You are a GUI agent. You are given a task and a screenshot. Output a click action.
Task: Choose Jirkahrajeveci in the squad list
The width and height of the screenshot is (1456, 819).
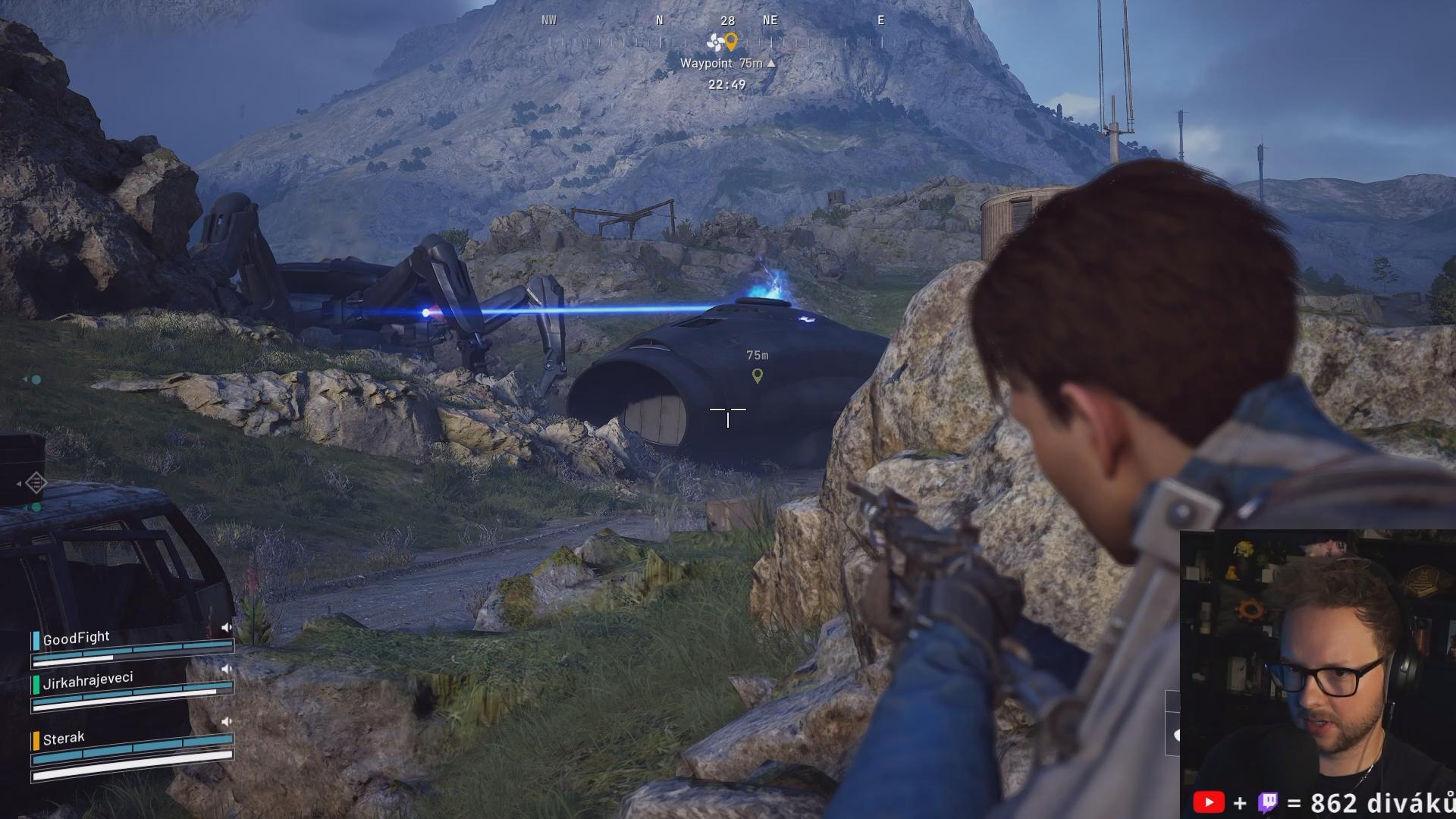coord(88,680)
